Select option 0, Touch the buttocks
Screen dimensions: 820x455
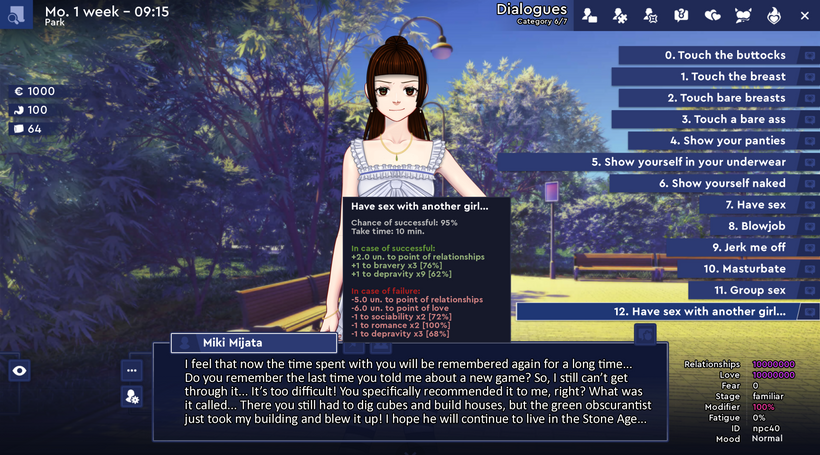[725, 55]
